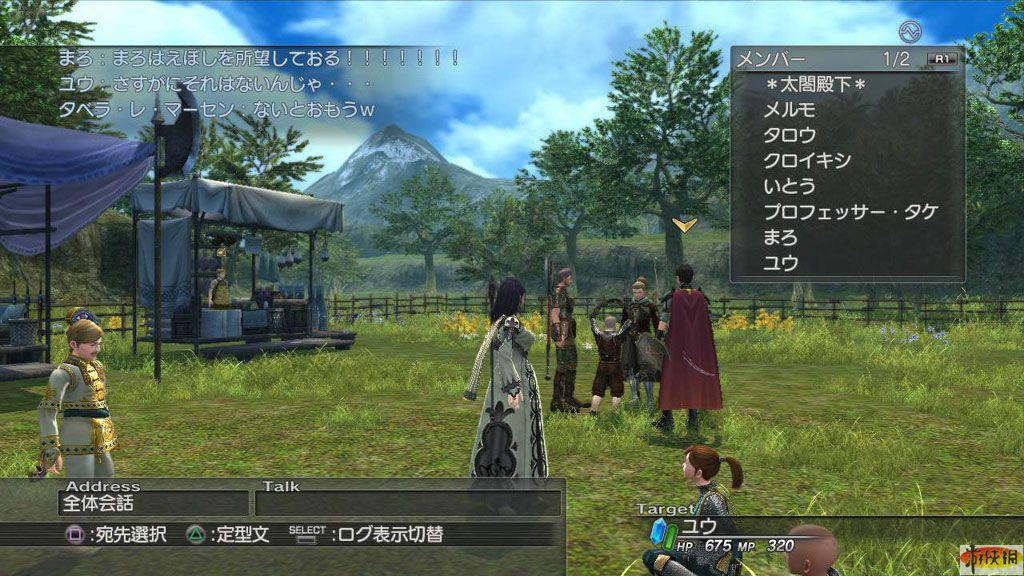Select まろ from the member list
Viewport: 1024px width, 576px height.
coord(780,238)
